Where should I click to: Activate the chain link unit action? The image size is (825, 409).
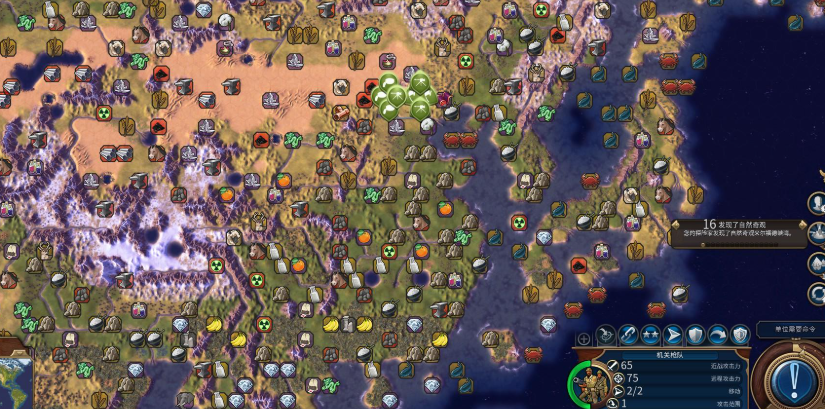[628, 335]
